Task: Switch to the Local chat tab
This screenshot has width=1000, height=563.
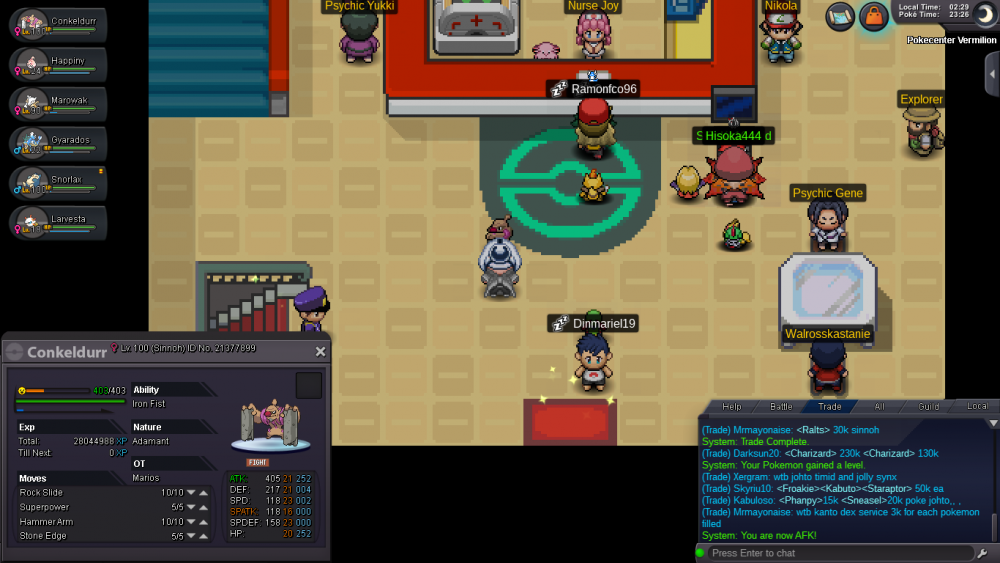Action: click(976, 407)
